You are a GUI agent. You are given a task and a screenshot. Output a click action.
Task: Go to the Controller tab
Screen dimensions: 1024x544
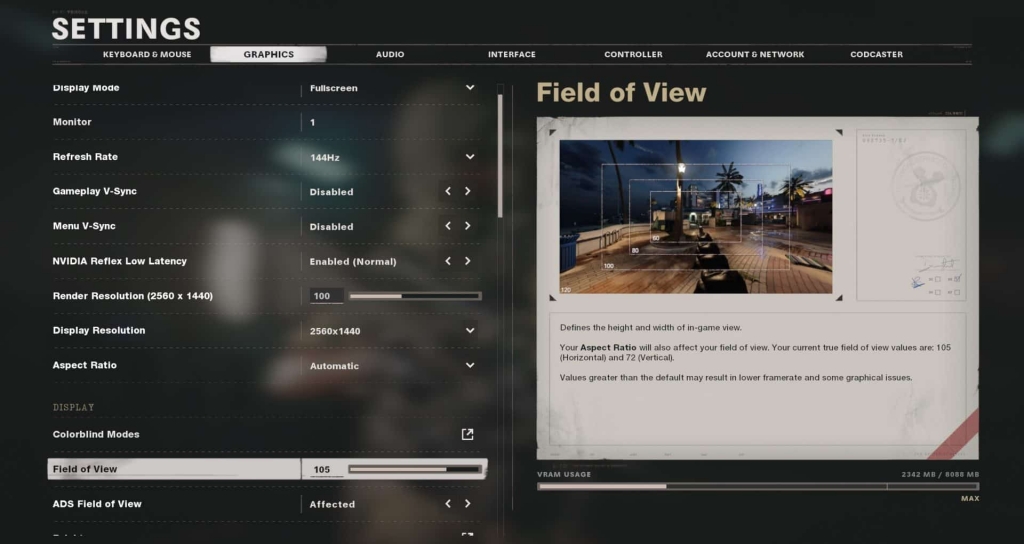pyautogui.click(x=633, y=54)
